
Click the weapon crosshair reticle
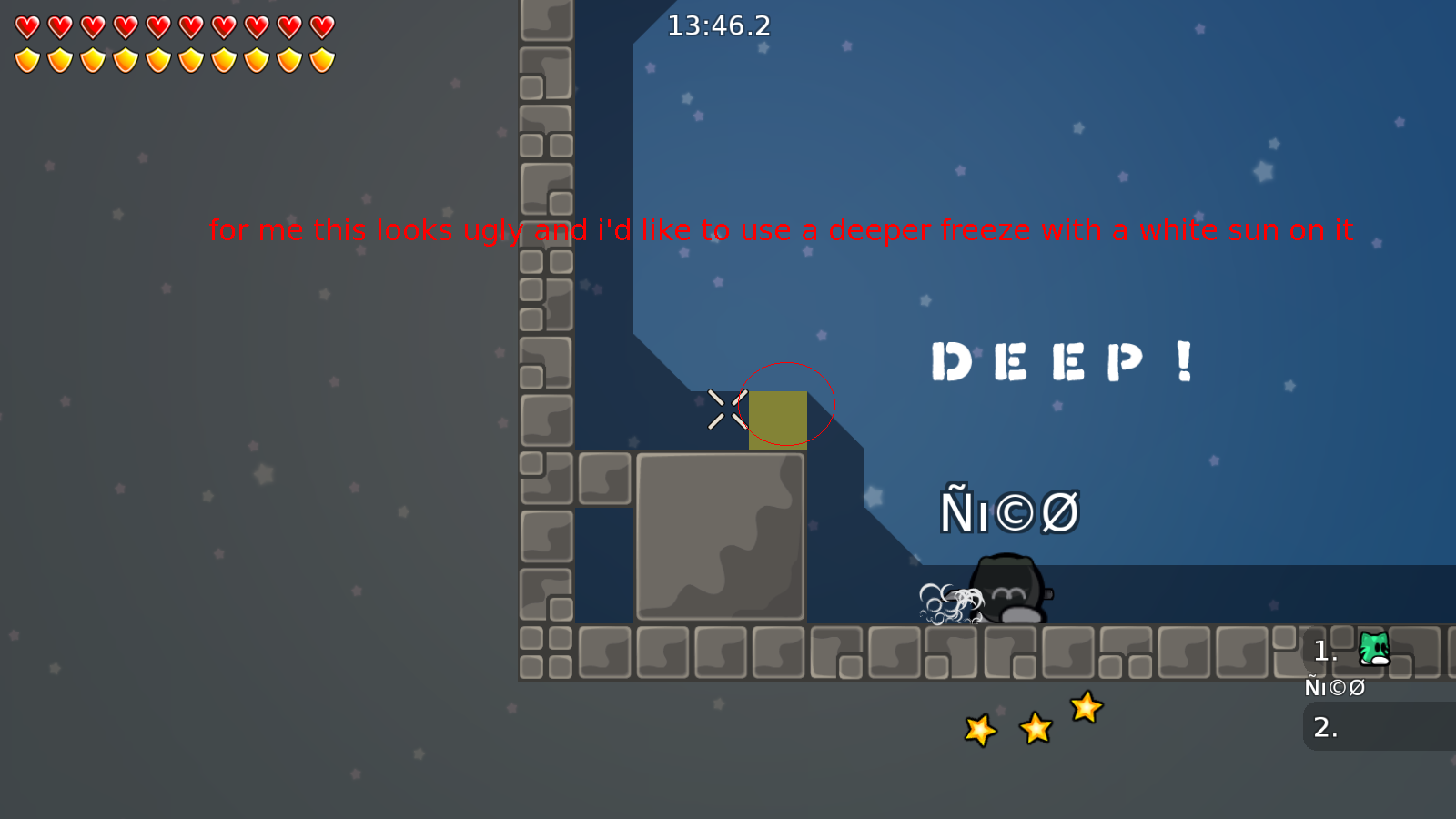(x=725, y=409)
